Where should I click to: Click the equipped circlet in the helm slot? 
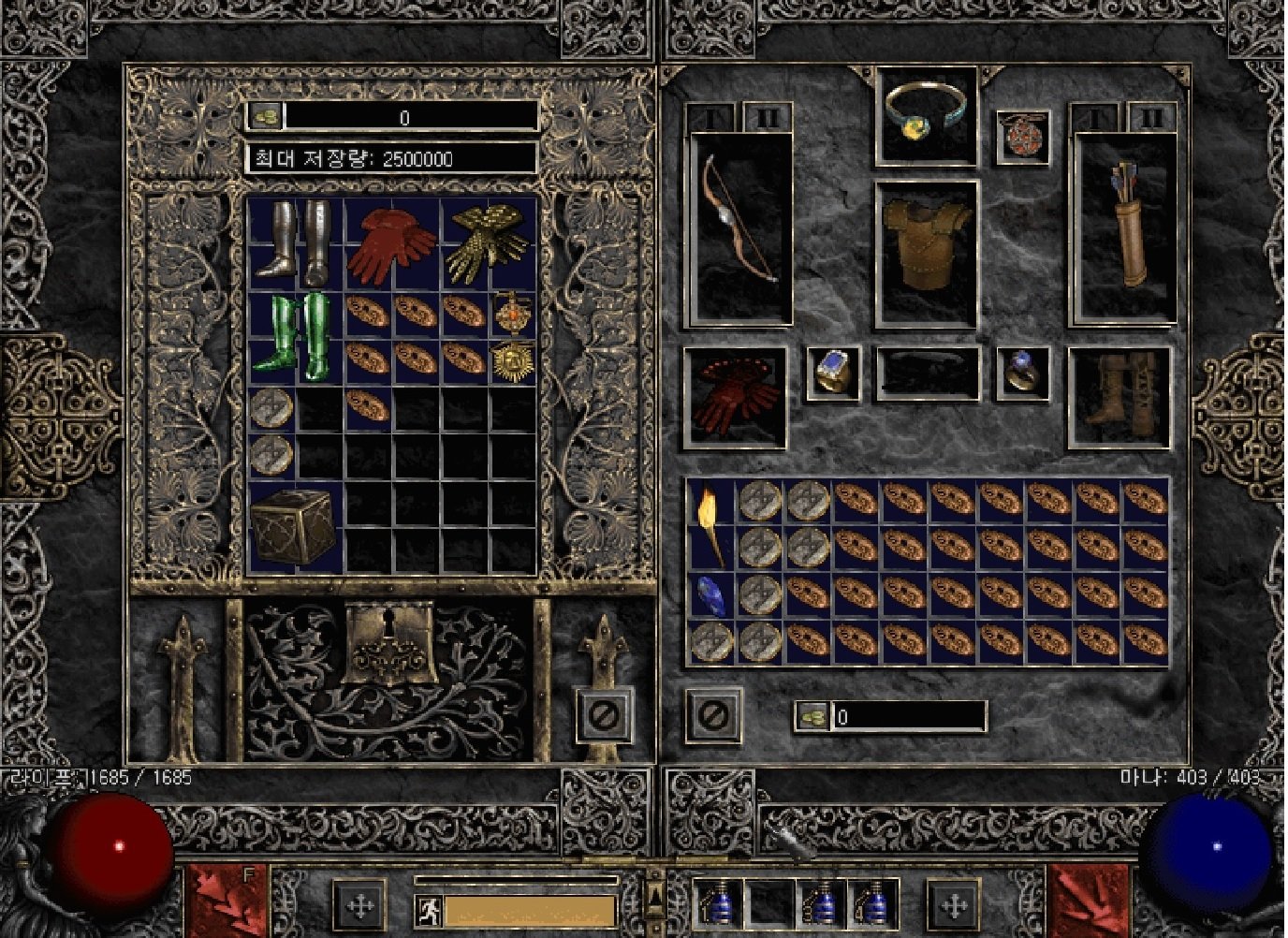[926, 116]
